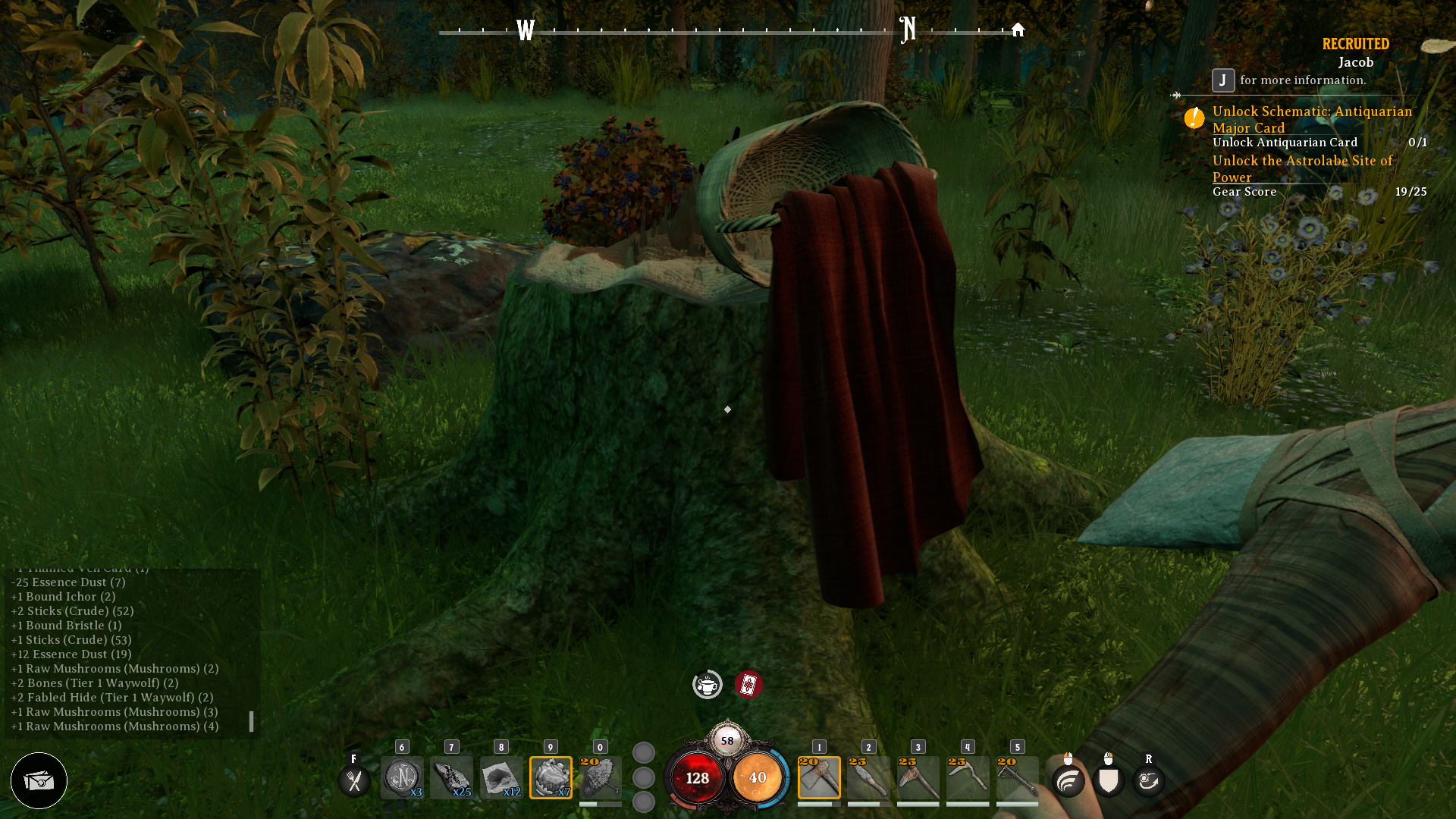Use the tea cup consumable icon
Screen dimensions: 1456x819
tap(707, 684)
